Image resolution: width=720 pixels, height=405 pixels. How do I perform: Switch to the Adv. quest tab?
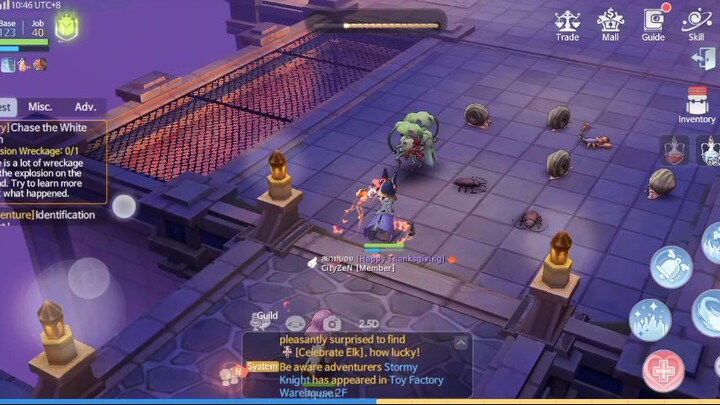(x=85, y=106)
